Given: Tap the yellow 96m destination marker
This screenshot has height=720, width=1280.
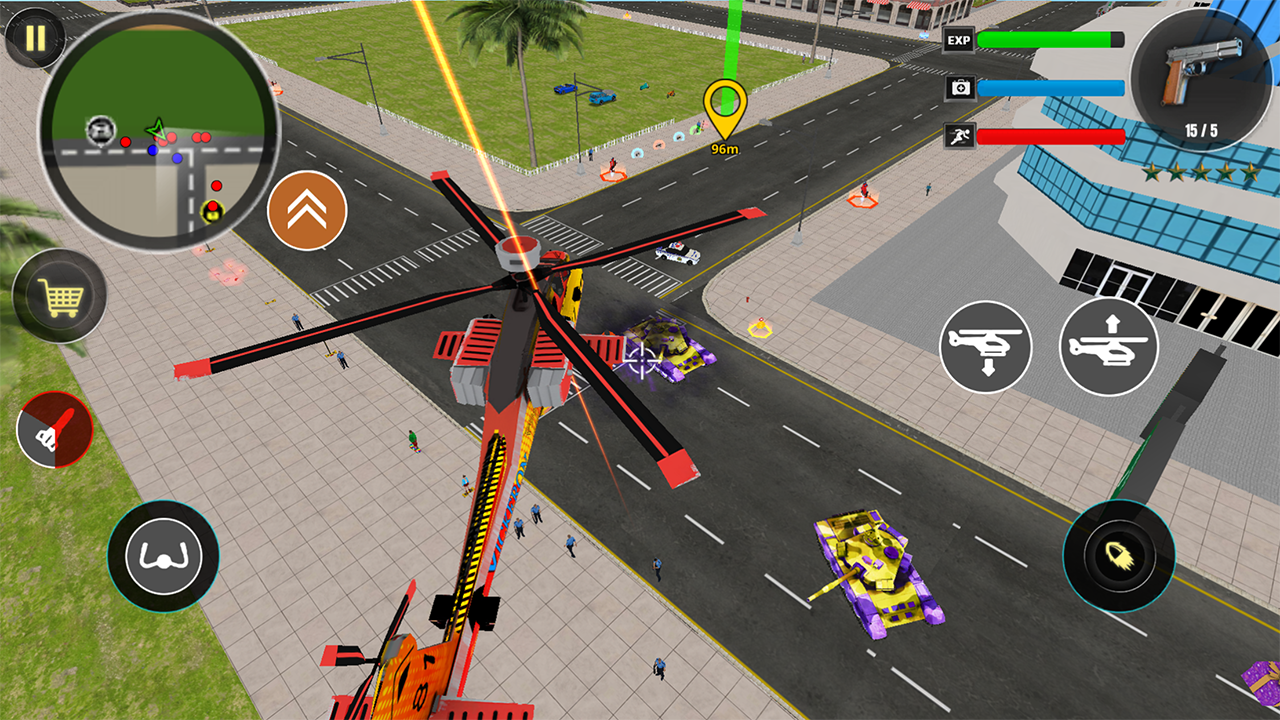Looking at the screenshot, I should (727, 110).
